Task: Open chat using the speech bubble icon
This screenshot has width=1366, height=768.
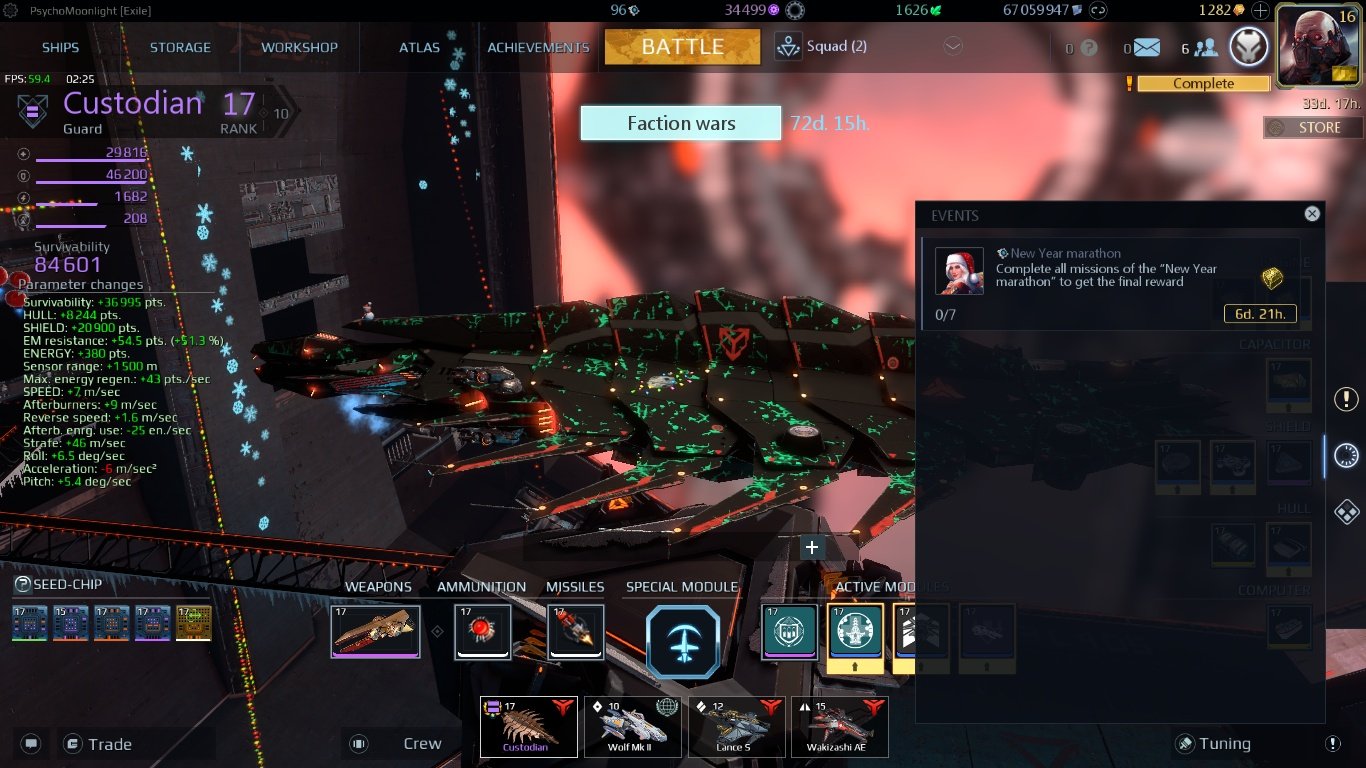Action: point(30,743)
